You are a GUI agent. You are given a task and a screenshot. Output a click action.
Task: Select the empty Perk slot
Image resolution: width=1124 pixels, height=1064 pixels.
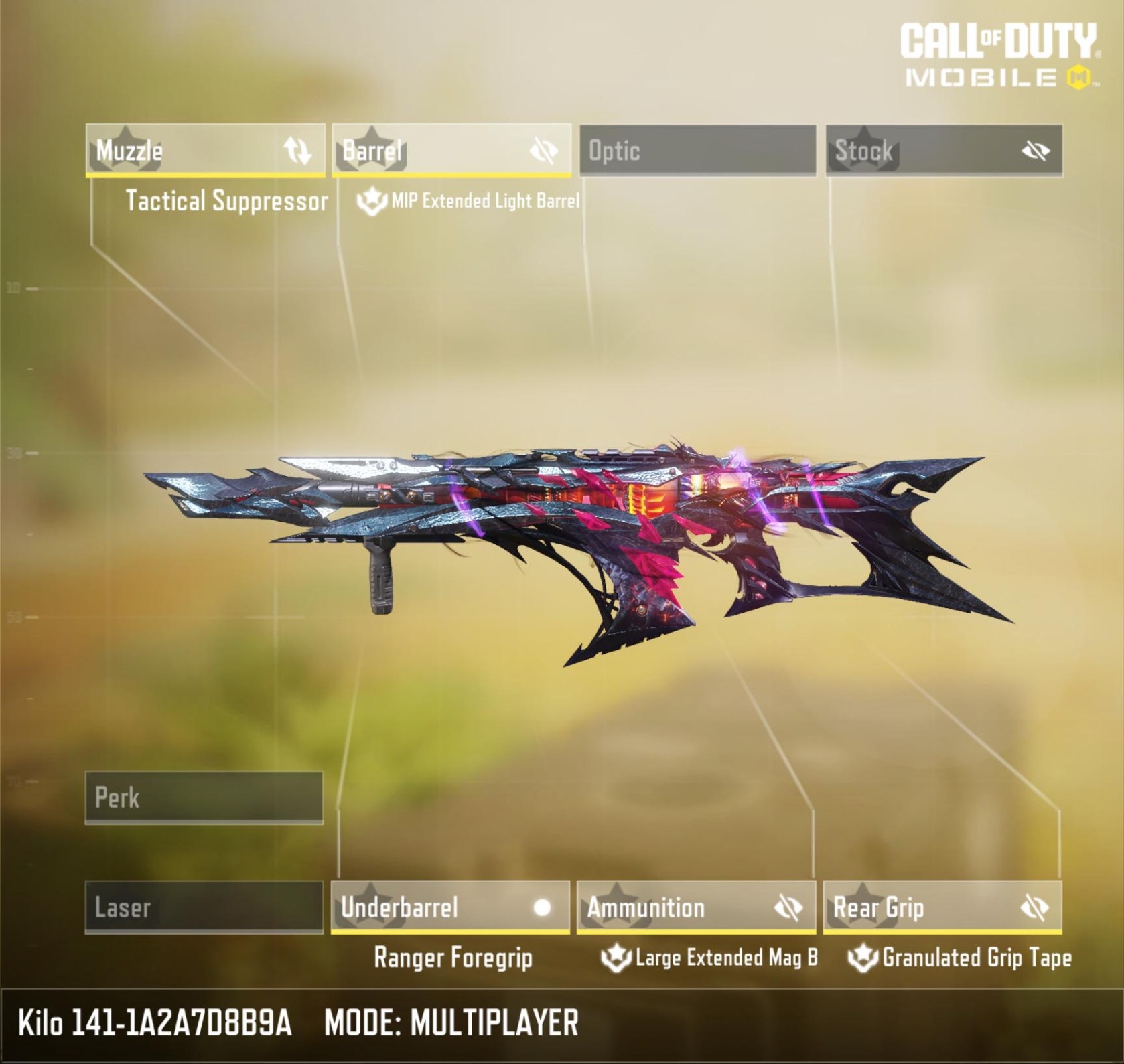204,797
